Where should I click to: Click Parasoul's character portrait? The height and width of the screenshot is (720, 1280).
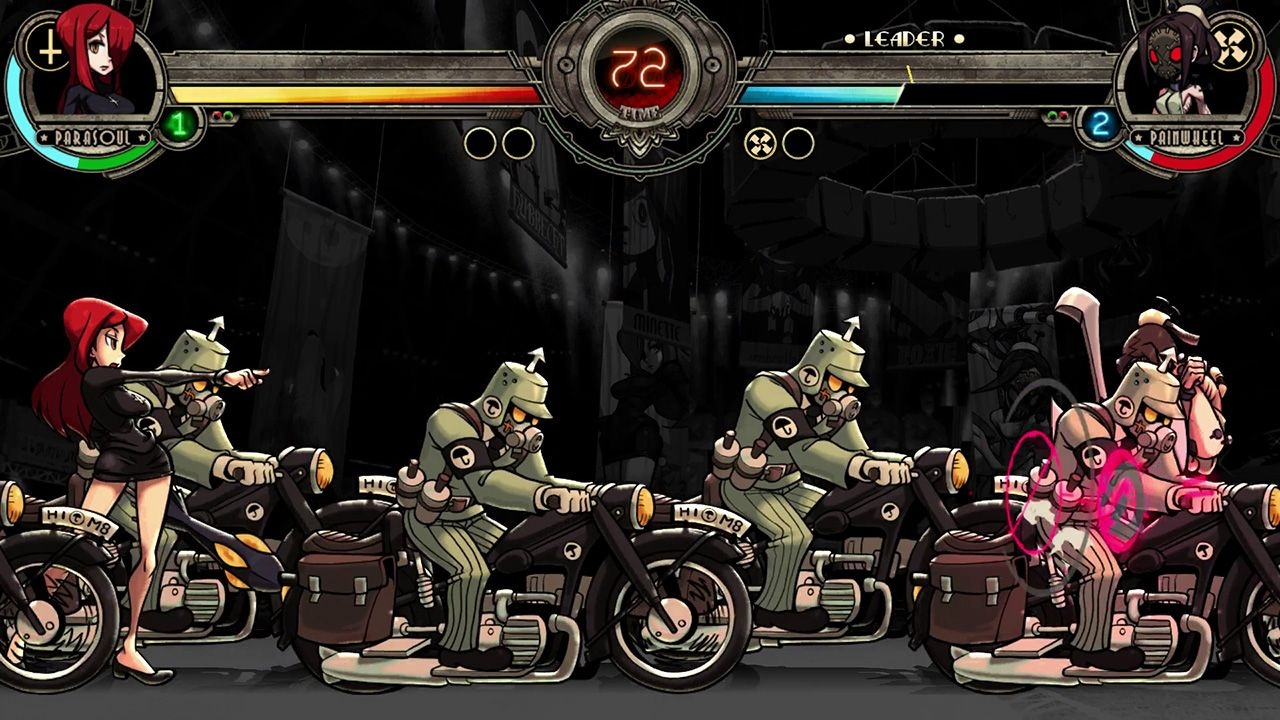(x=98, y=68)
